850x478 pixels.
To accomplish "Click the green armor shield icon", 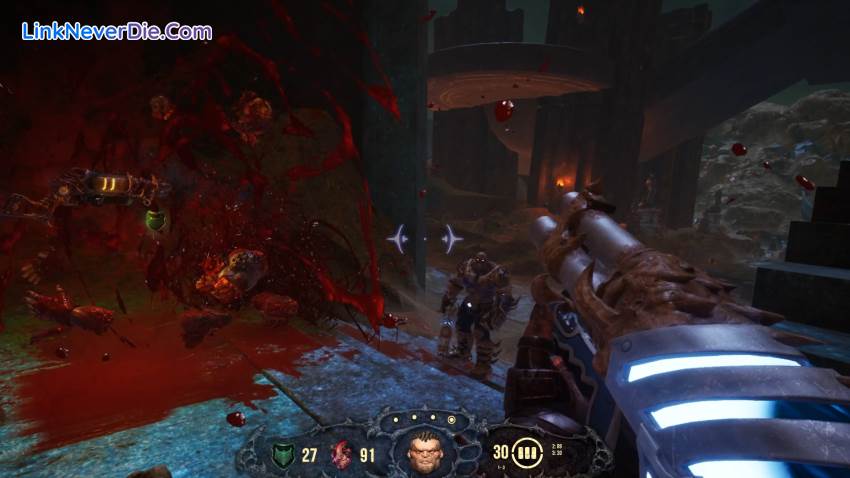I will point(283,455).
